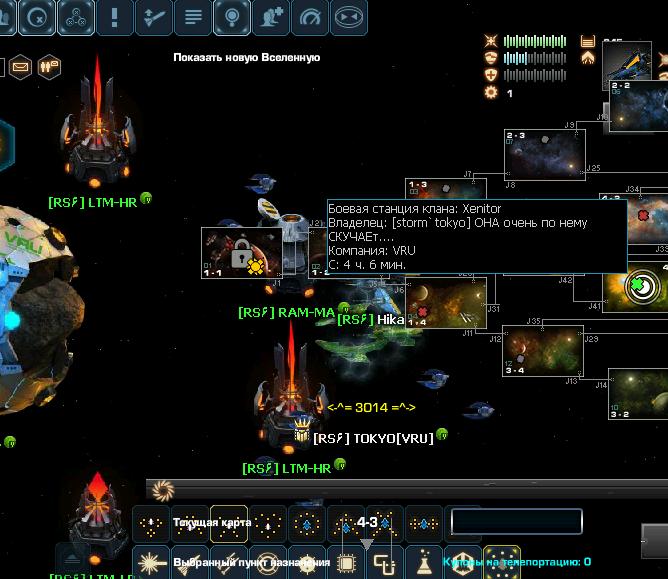Click the empty text field in bottom panel

pyautogui.click(x=516, y=522)
